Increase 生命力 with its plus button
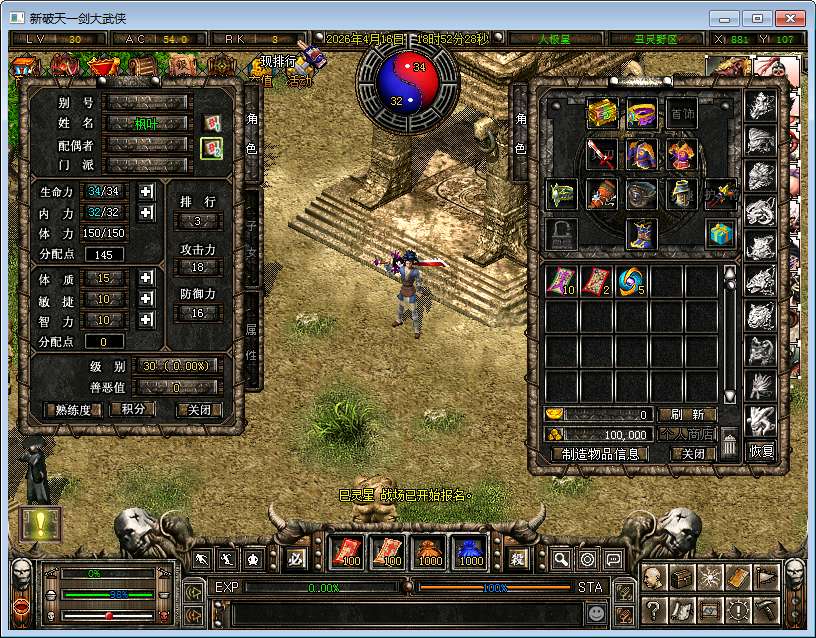 (147, 191)
